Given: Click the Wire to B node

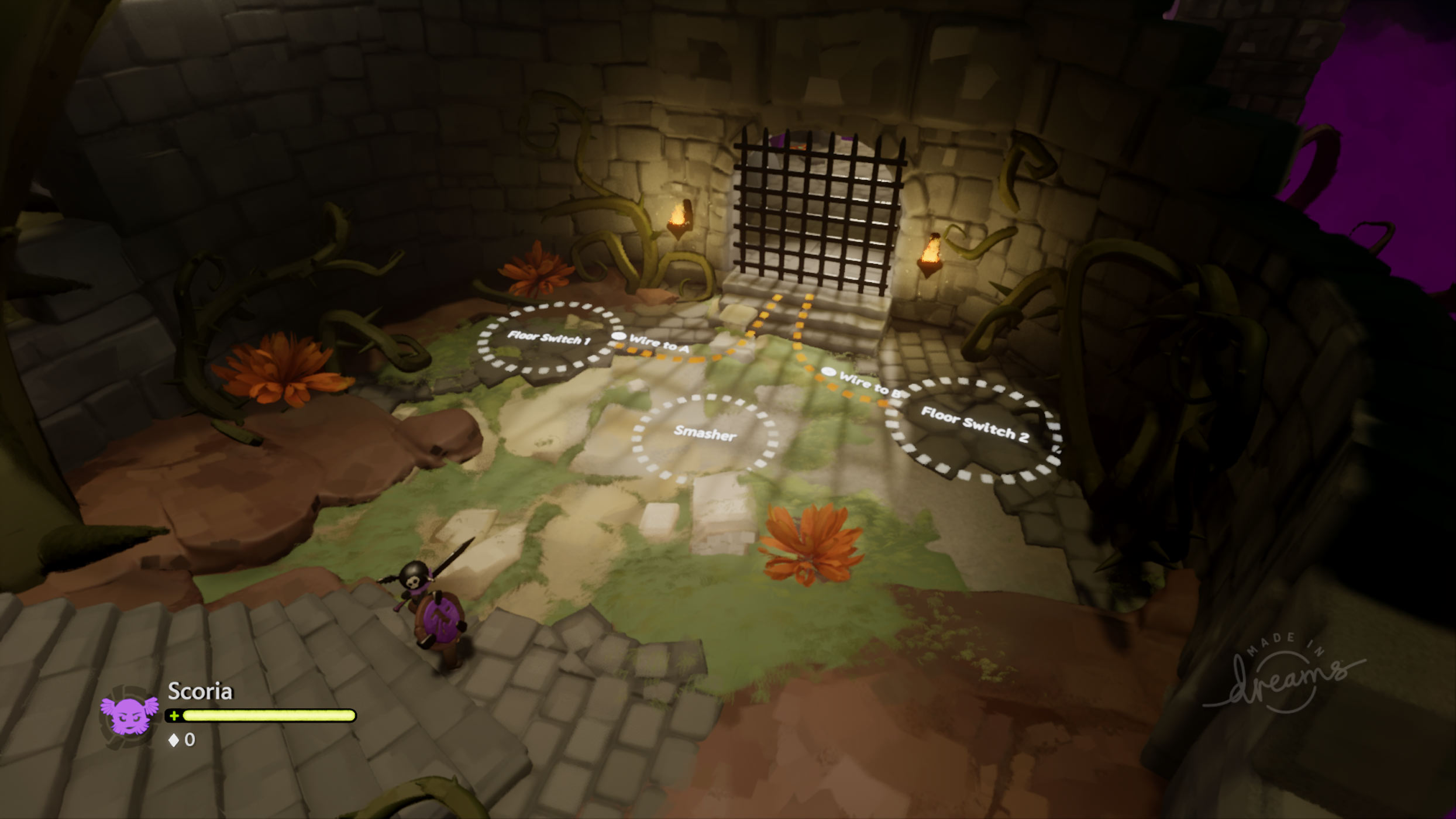Looking at the screenshot, I should (x=828, y=371).
